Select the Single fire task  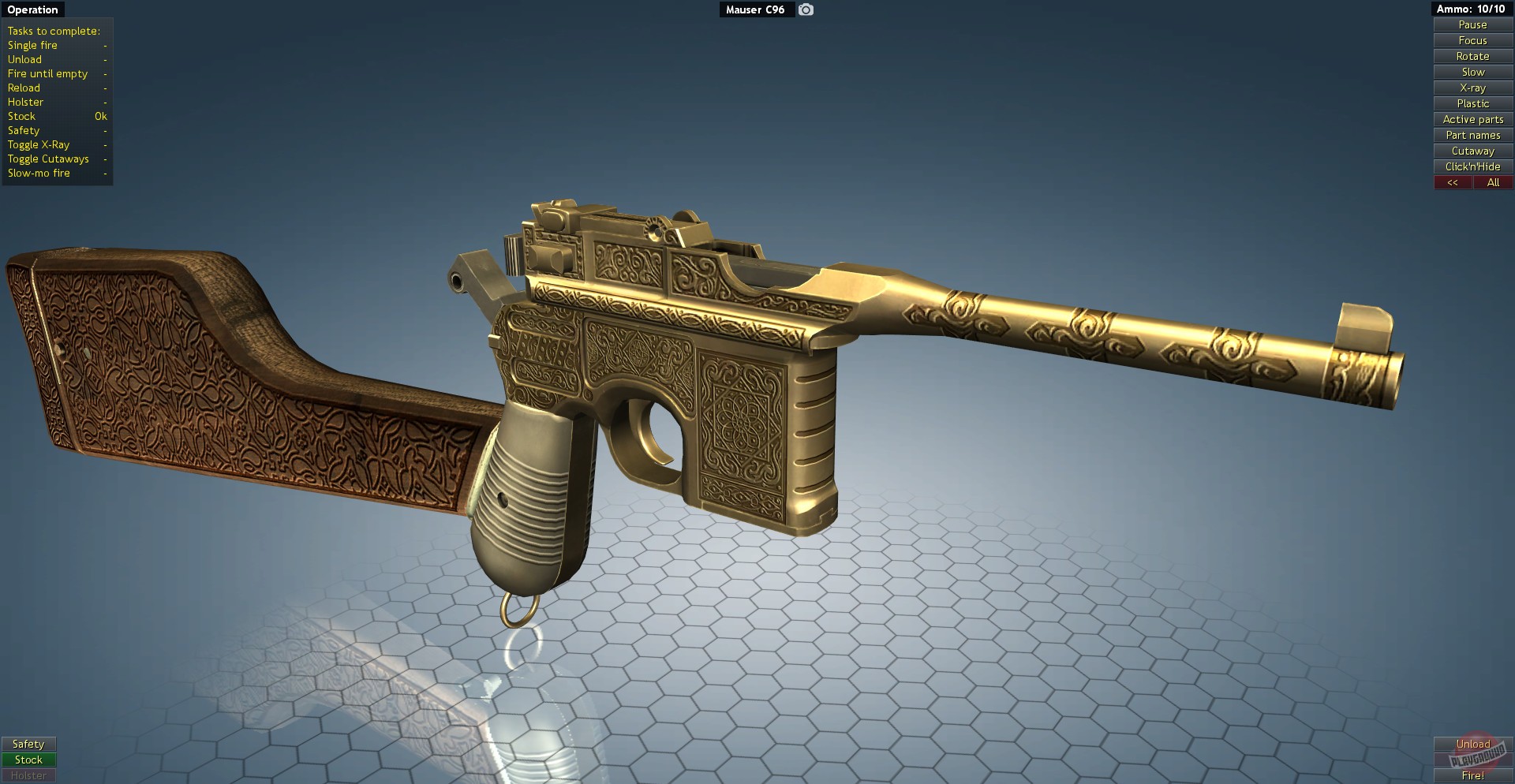pyautogui.click(x=32, y=45)
